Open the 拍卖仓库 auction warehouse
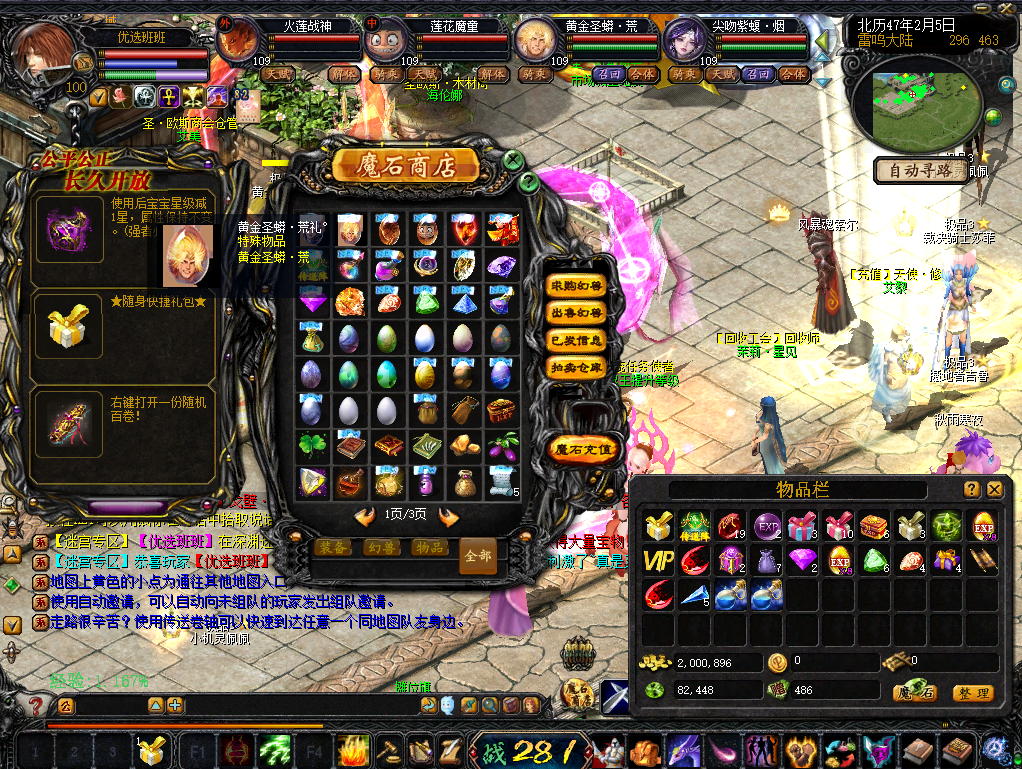This screenshot has width=1022, height=769. tap(577, 367)
